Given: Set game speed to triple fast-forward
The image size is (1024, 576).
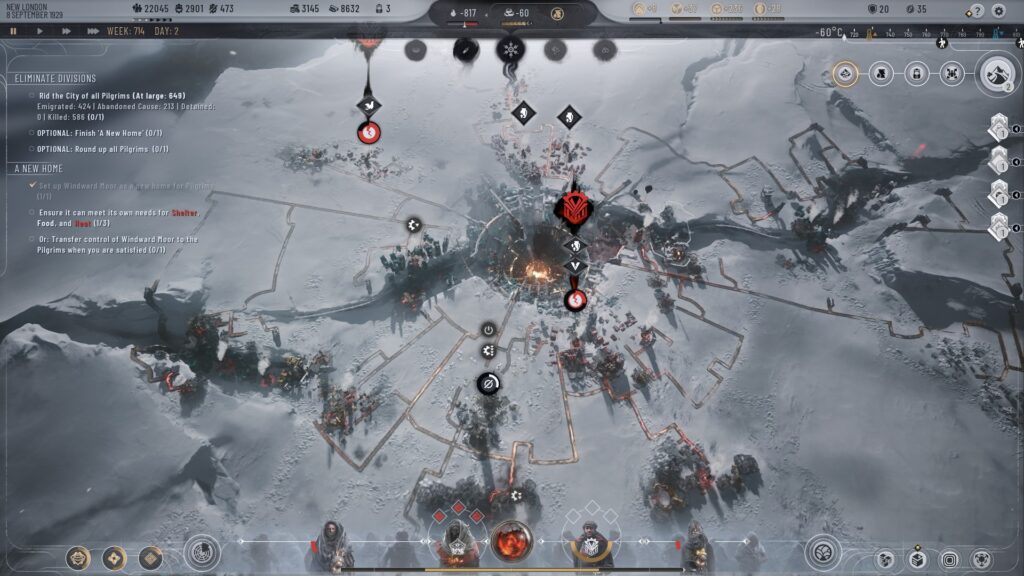Looking at the screenshot, I should [x=93, y=31].
